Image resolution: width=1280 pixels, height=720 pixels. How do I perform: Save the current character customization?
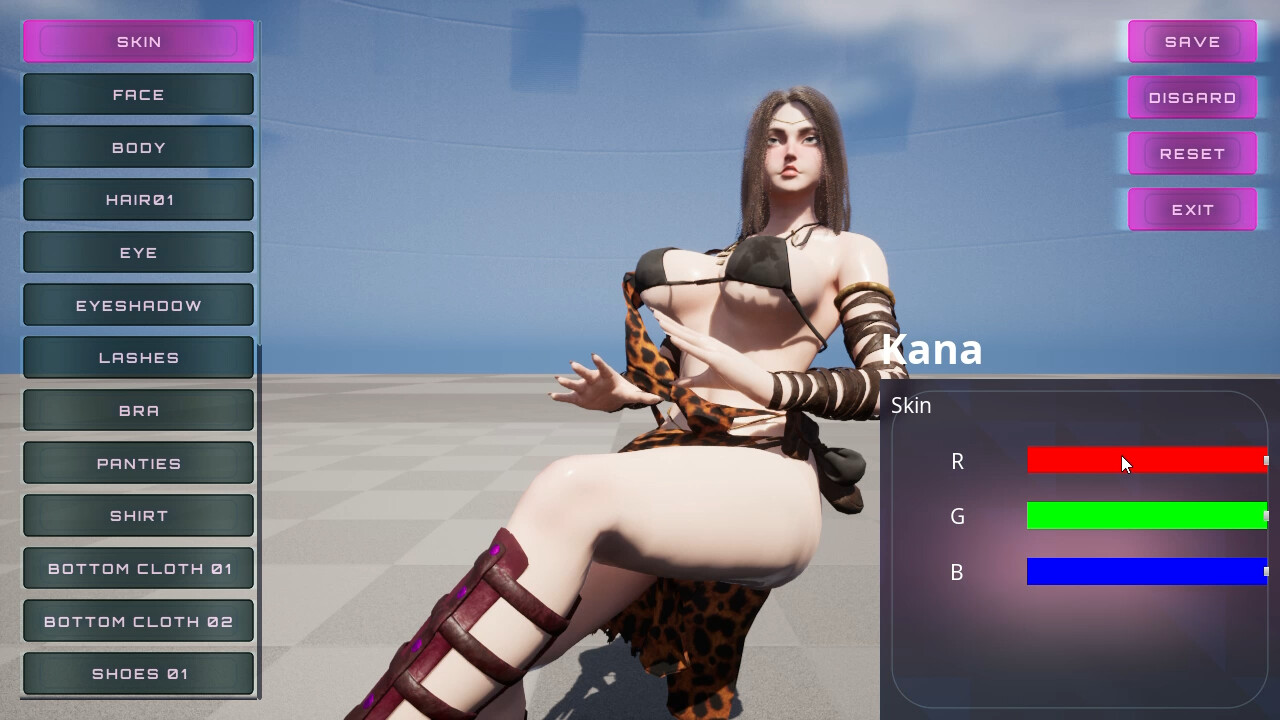click(x=1192, y=41)
